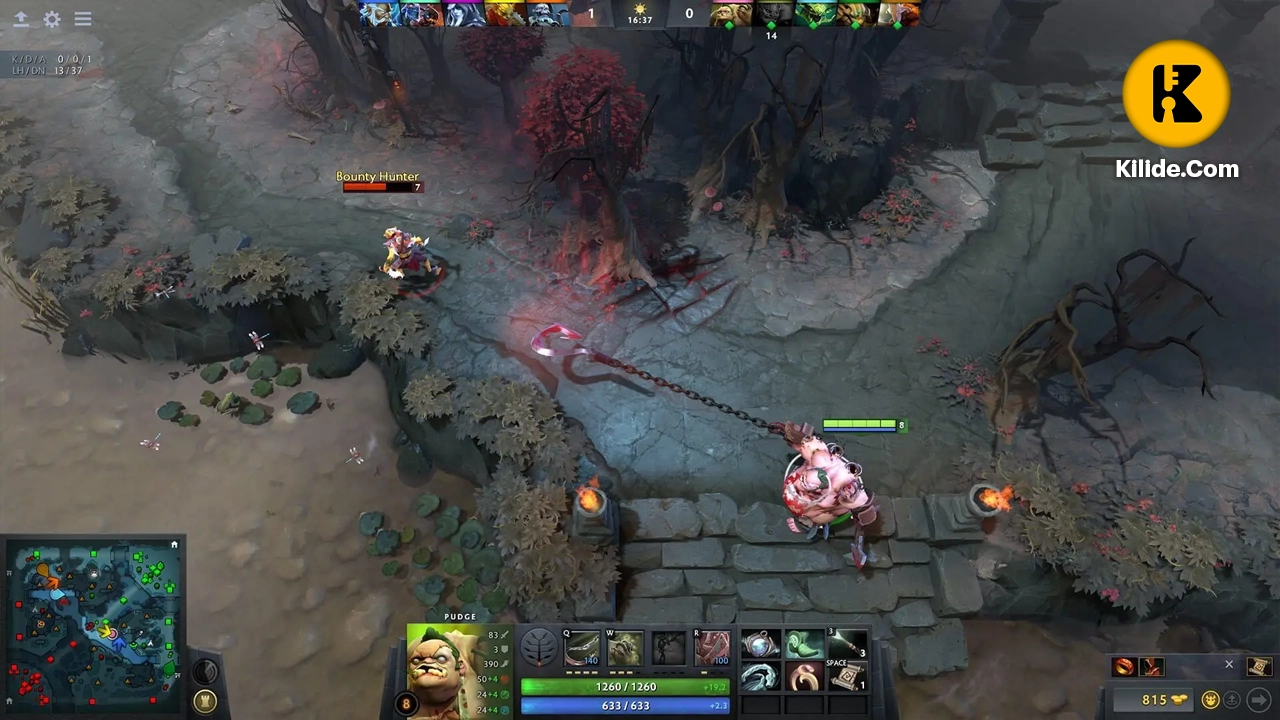This screenshot has height=720, width=1280.
Task: Open the main game menu hamburger
Action: coord(83,19)
